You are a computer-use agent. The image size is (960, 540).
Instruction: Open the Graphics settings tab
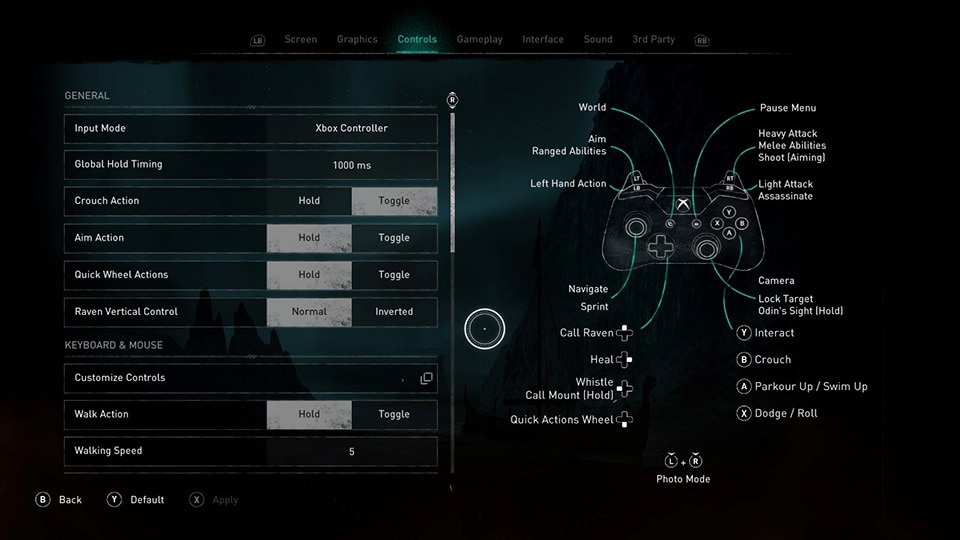357,40
